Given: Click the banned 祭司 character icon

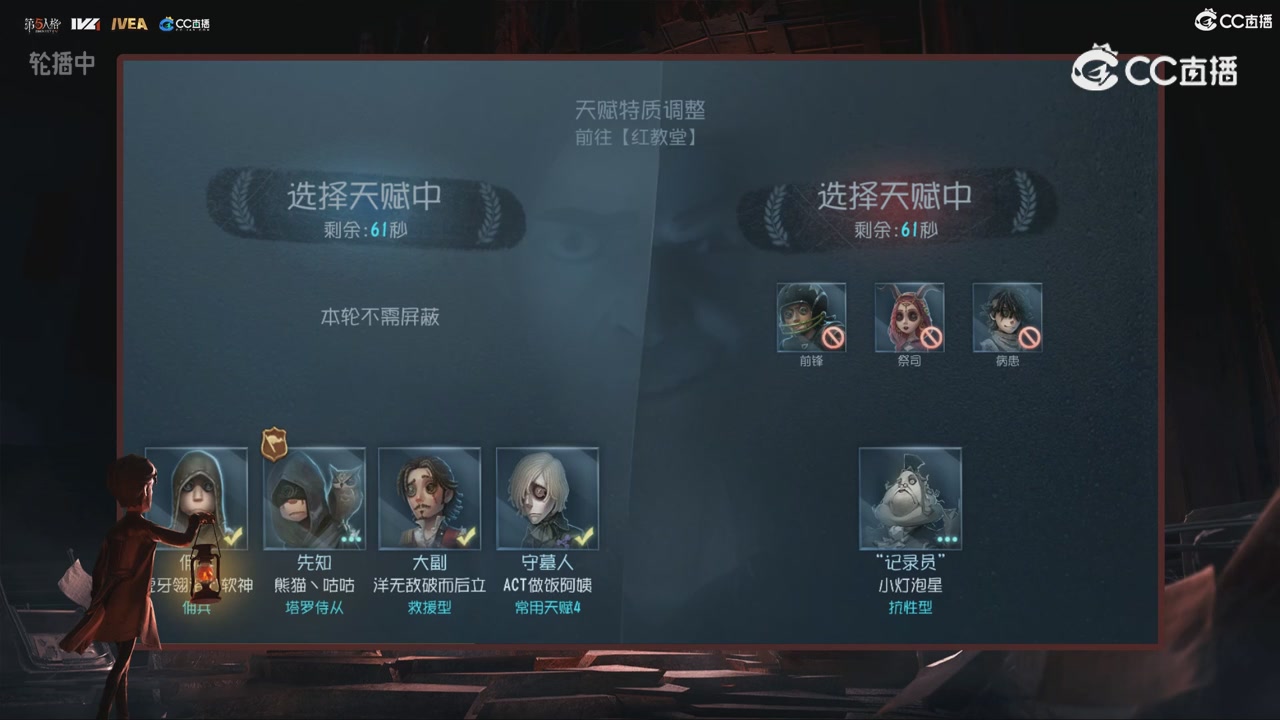Looking at the screenshot, I should (909, 315).
